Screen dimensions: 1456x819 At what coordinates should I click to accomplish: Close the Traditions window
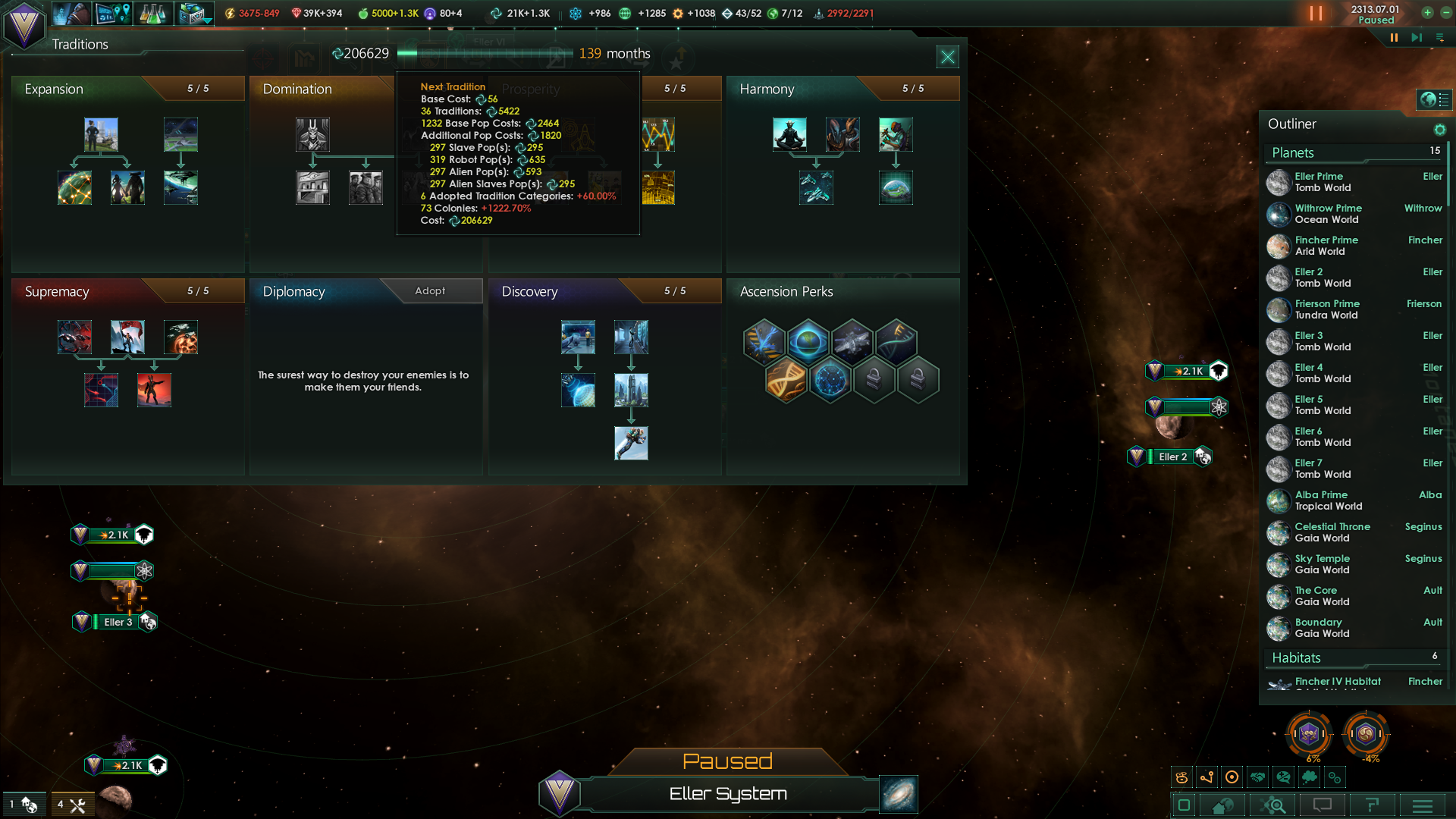tap(947, 57)
